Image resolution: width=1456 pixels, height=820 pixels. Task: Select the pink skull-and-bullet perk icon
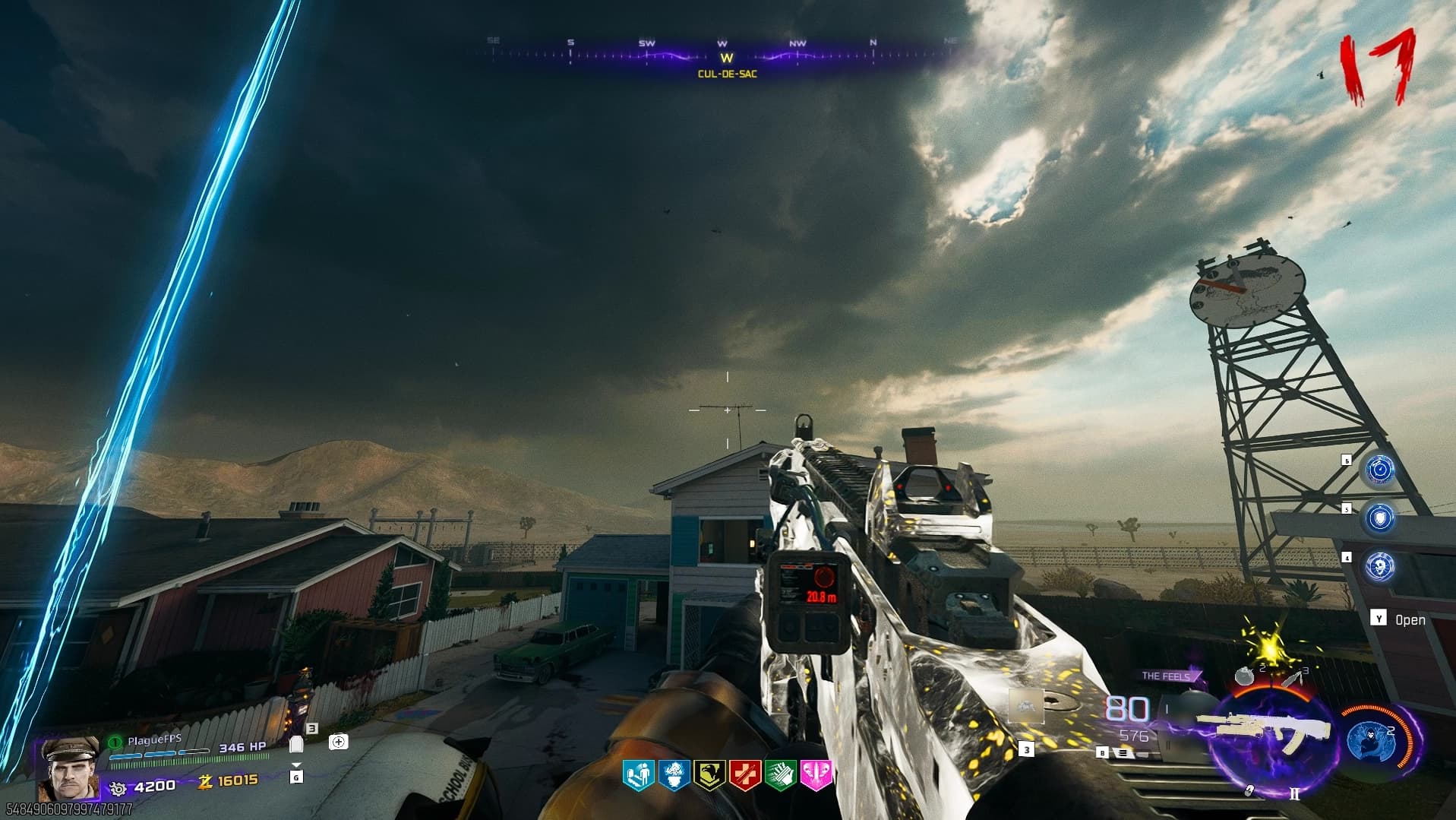[816, 775]
